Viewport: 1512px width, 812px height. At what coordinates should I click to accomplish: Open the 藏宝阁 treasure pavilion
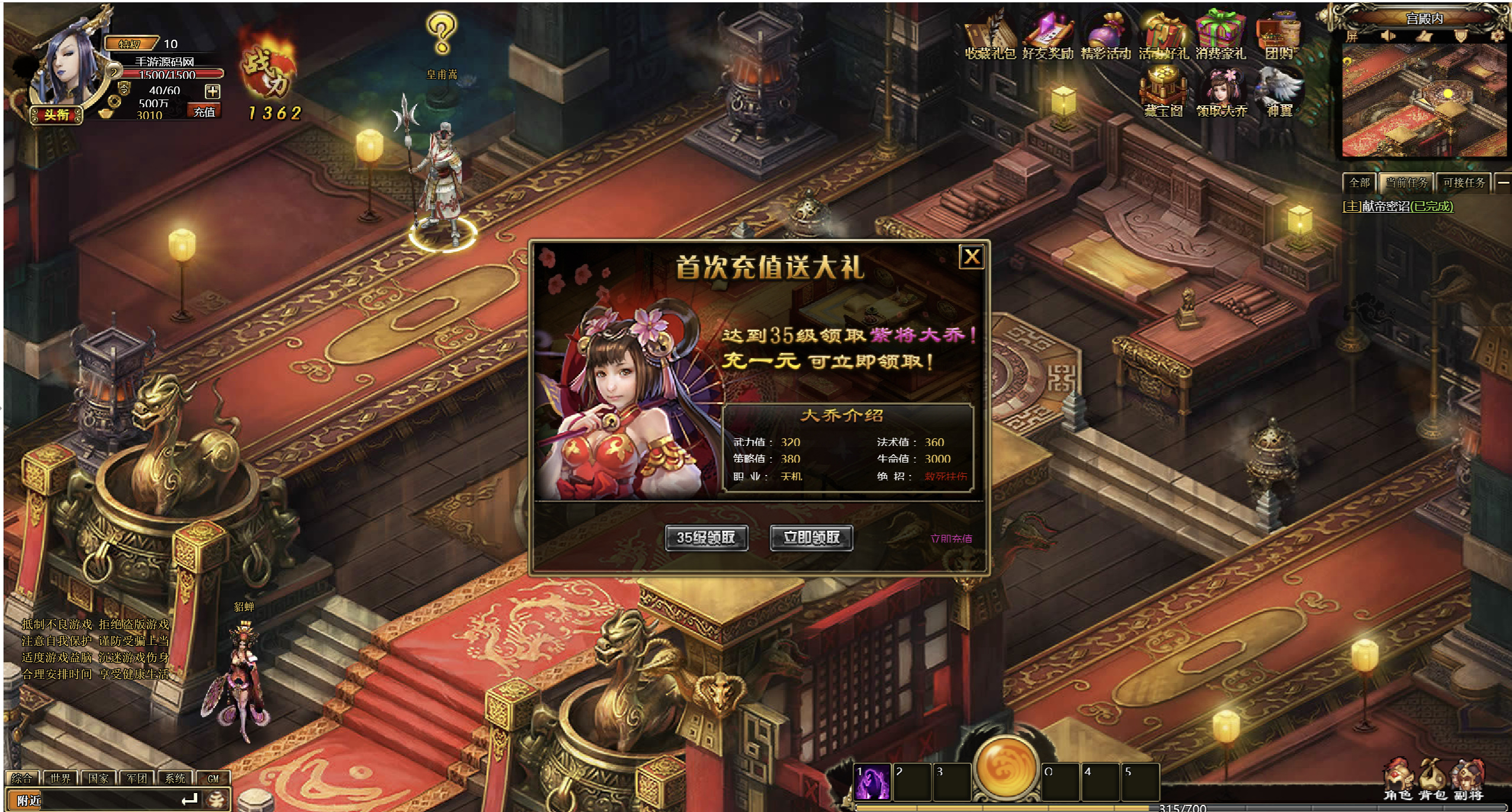coord(1163,93)
